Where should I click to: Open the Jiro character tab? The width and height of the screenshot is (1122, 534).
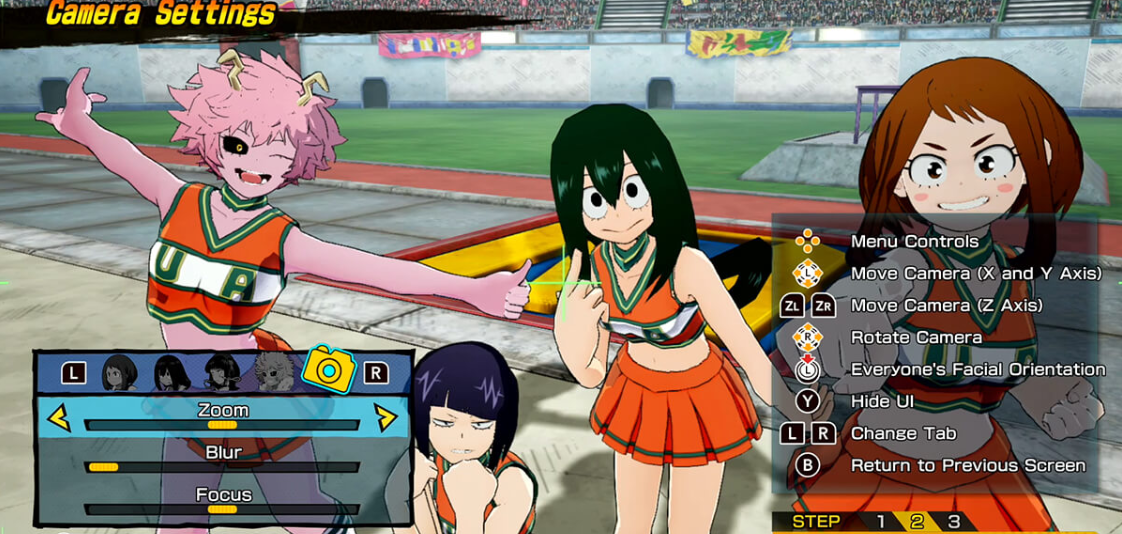(221, 373)
